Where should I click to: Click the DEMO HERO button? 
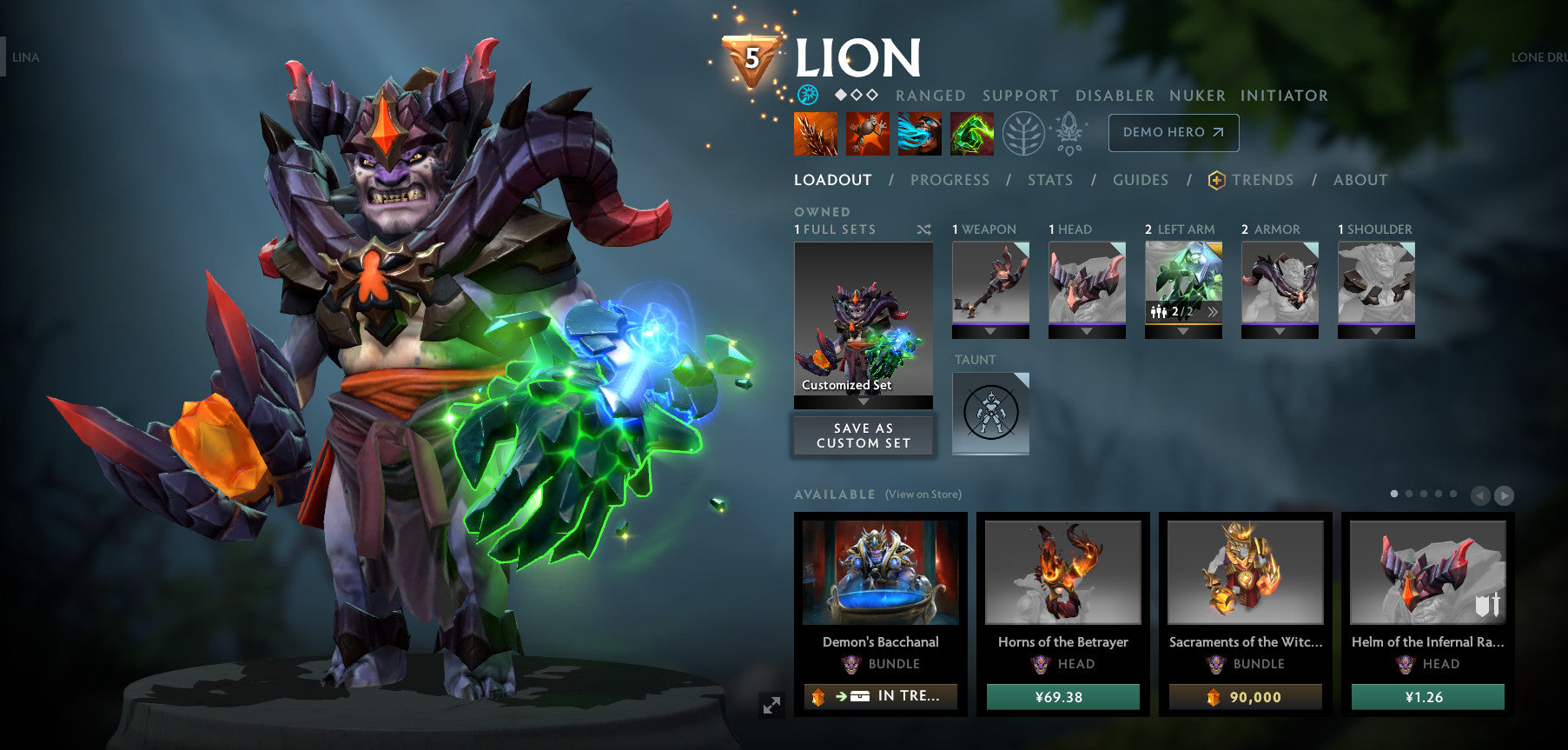click(x=1173, y=133)
